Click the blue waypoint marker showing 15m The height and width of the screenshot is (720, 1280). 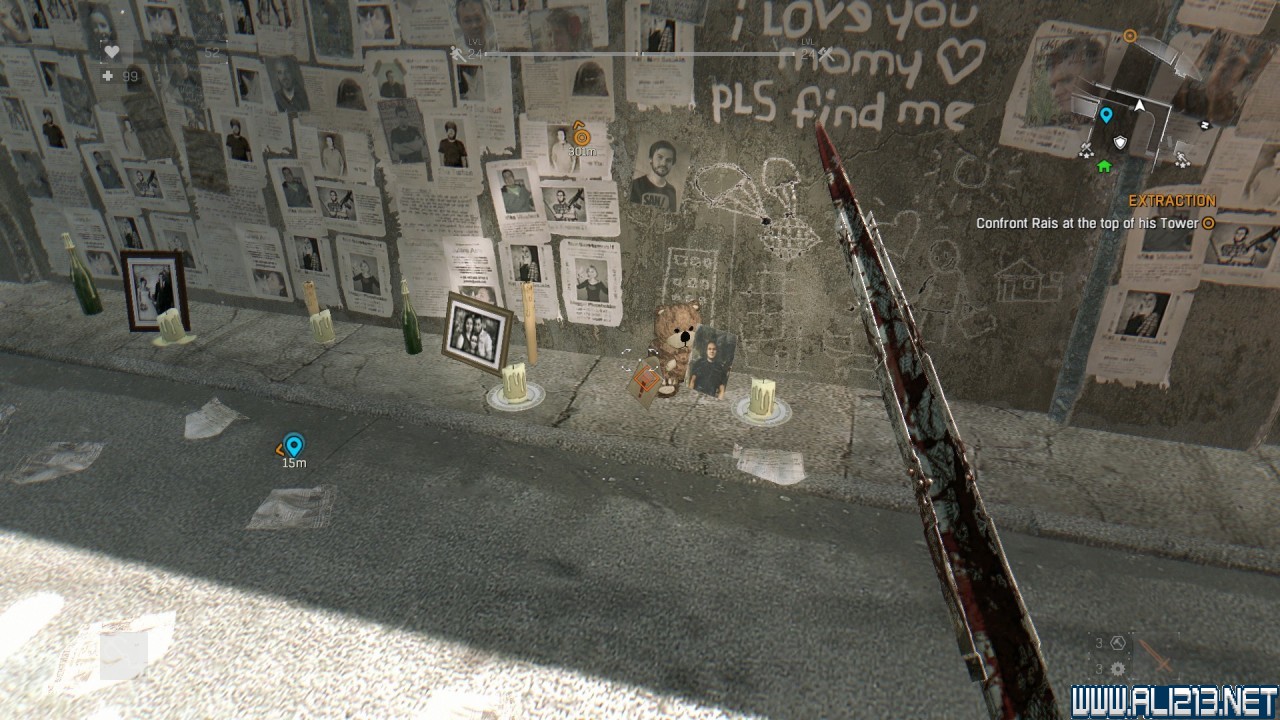[293, 445]
